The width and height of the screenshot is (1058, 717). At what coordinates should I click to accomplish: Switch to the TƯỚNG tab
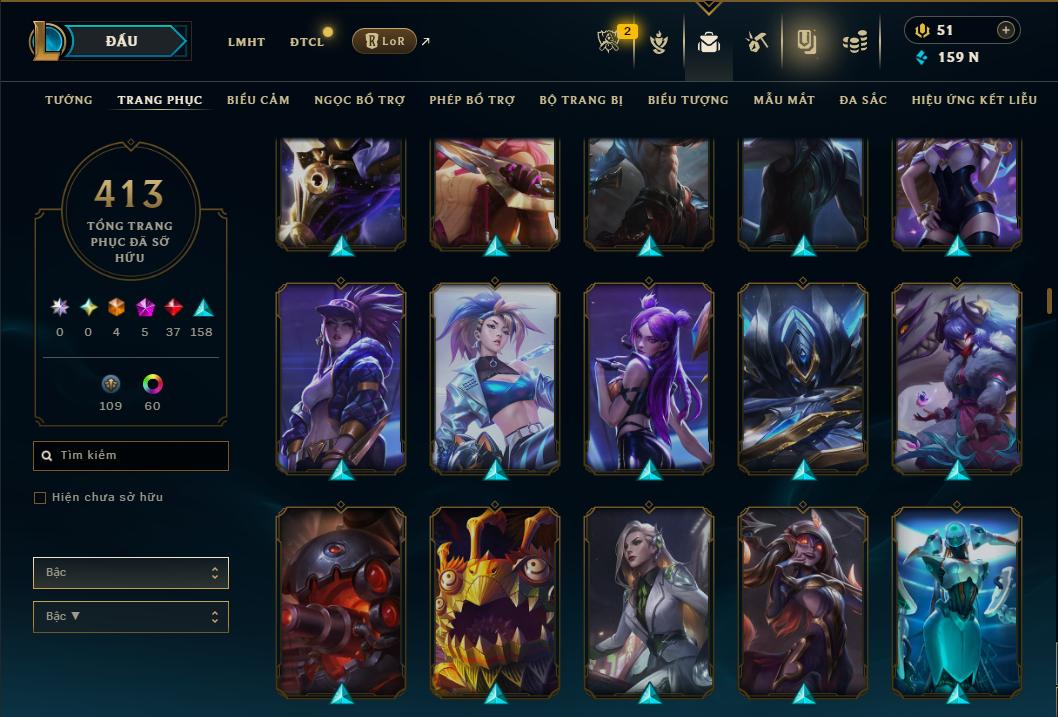pos(69,100)
